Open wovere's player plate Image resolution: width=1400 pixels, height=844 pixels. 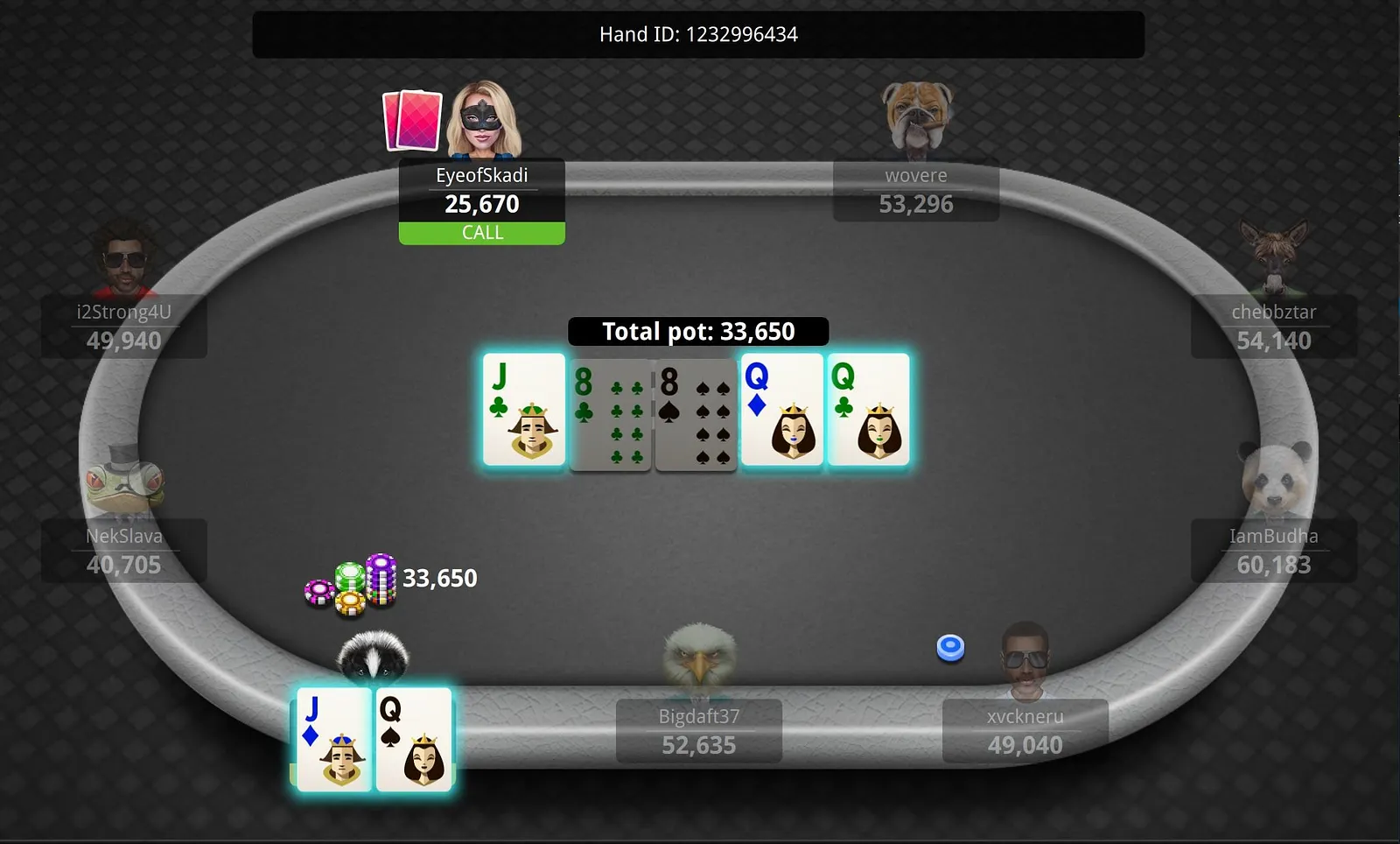(x=915, y=191)
